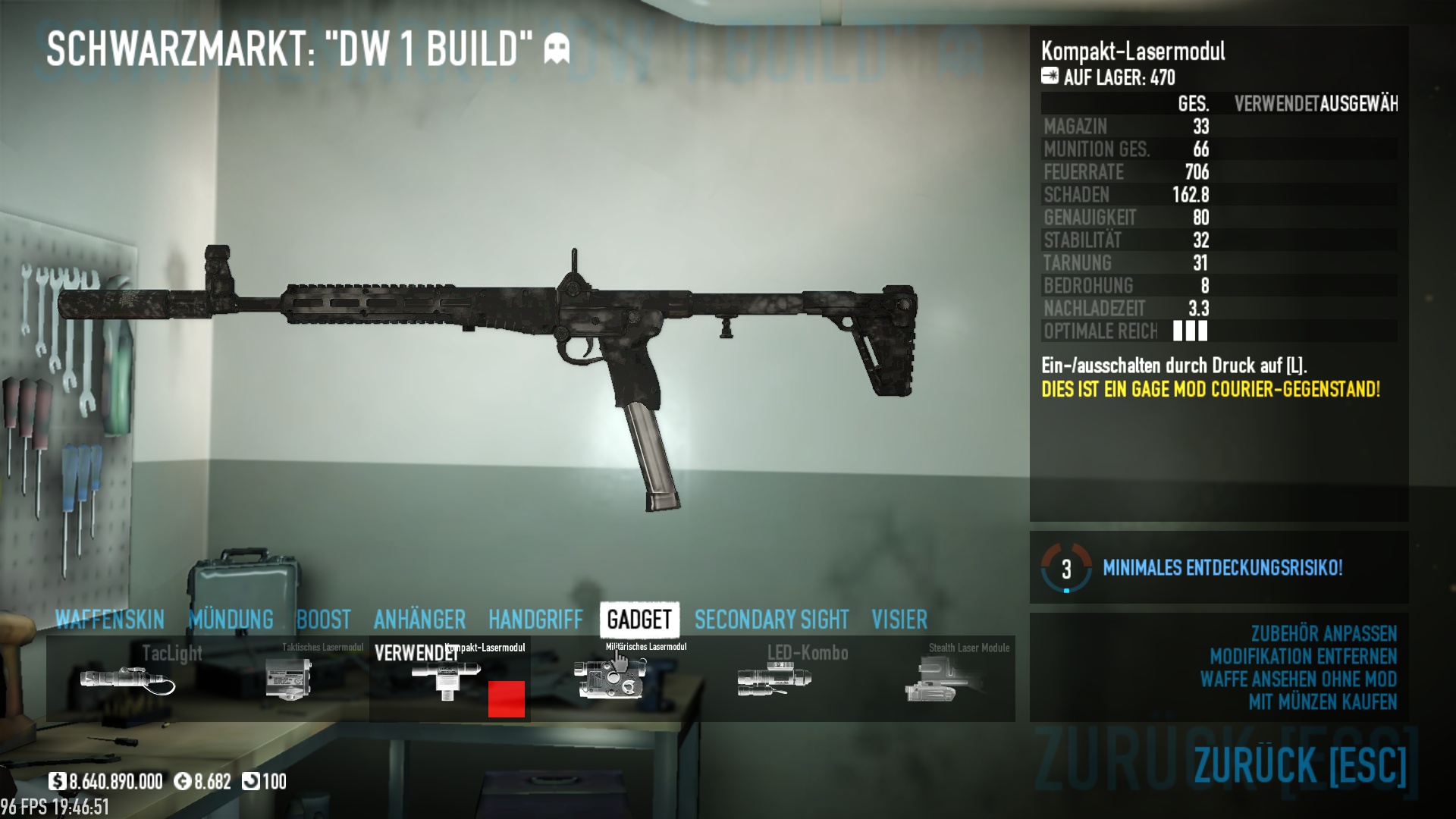1456x819 pixels.
Task: Choose Waffe ansehen ohne Mod
Action: (1298, 679)
